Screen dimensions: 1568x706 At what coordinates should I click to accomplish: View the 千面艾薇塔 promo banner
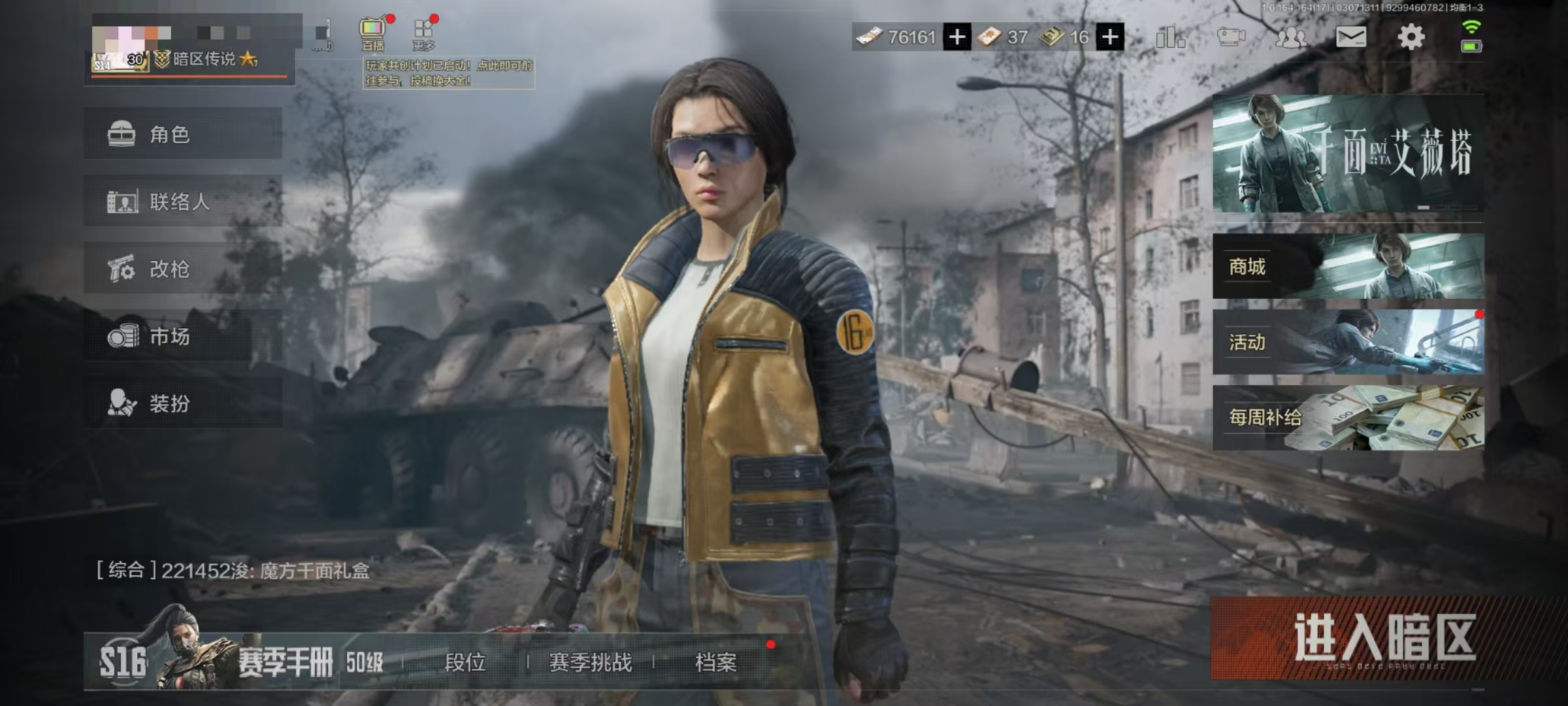click(x=1348, y=154)
